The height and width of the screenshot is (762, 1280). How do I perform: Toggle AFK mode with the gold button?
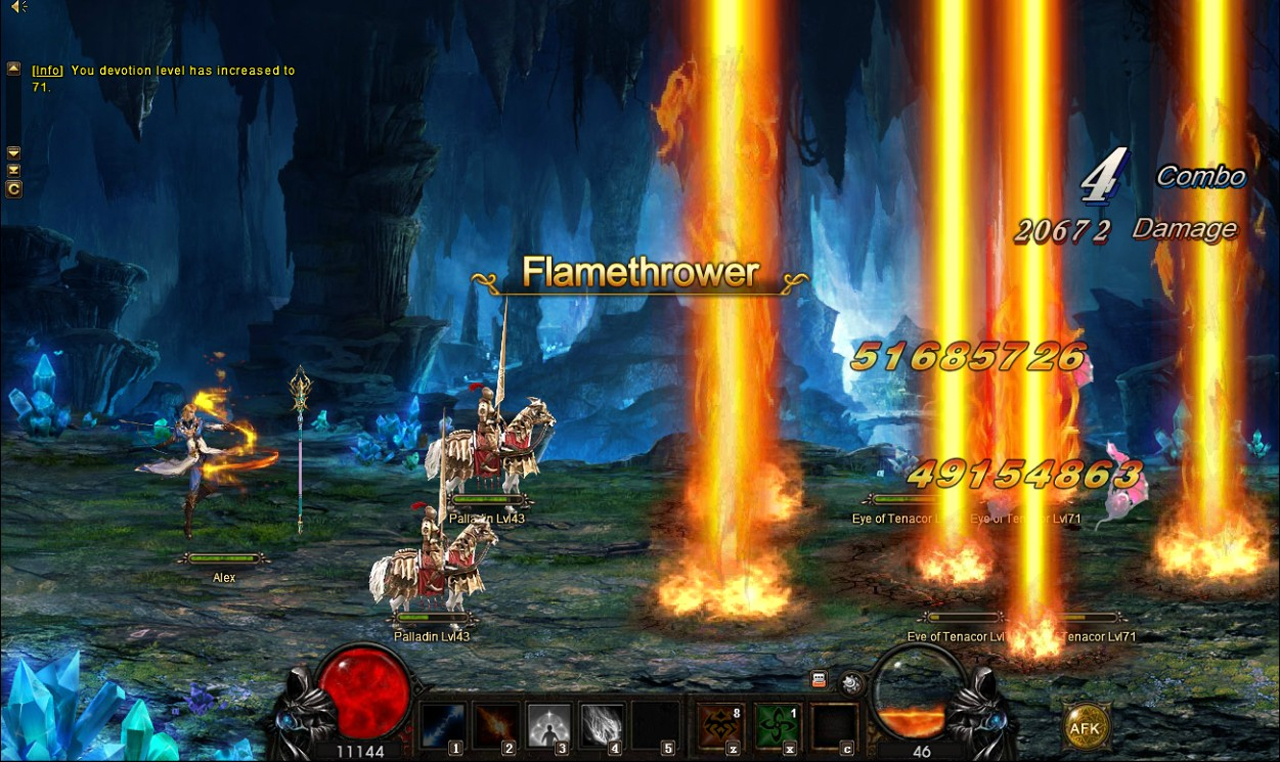click(x=1085, y=727)
